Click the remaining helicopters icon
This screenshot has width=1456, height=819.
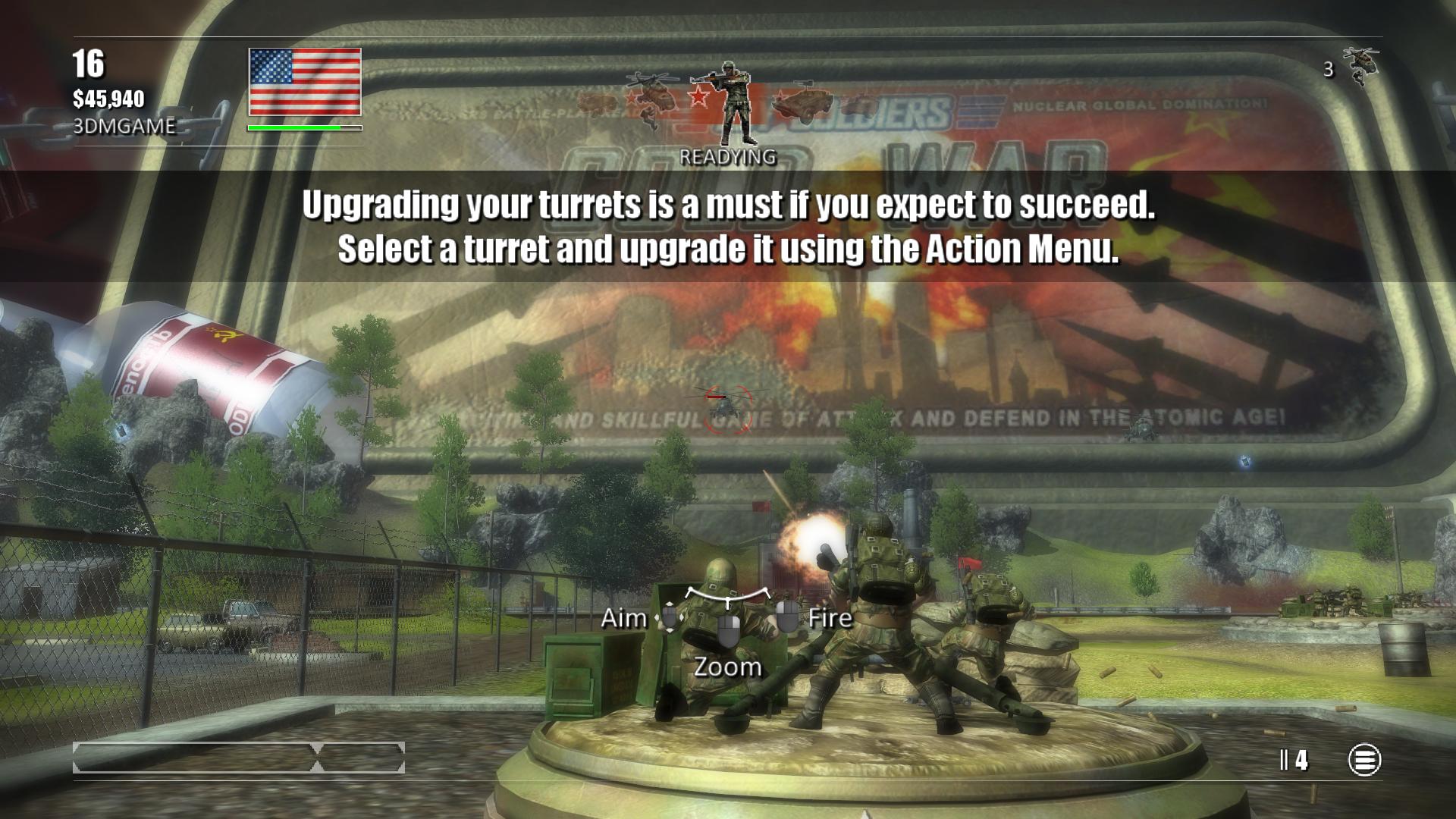(x=1360, y=67)
